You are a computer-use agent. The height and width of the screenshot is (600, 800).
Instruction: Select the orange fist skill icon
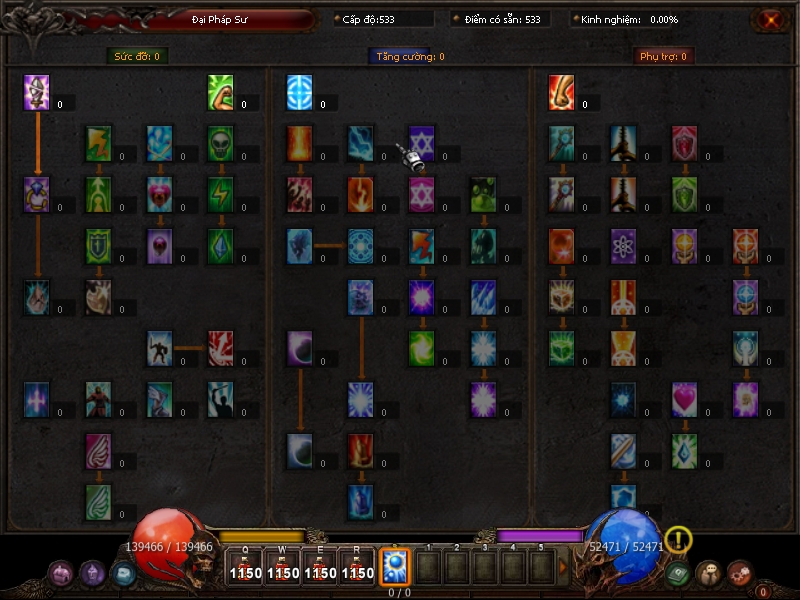point(561,92)
